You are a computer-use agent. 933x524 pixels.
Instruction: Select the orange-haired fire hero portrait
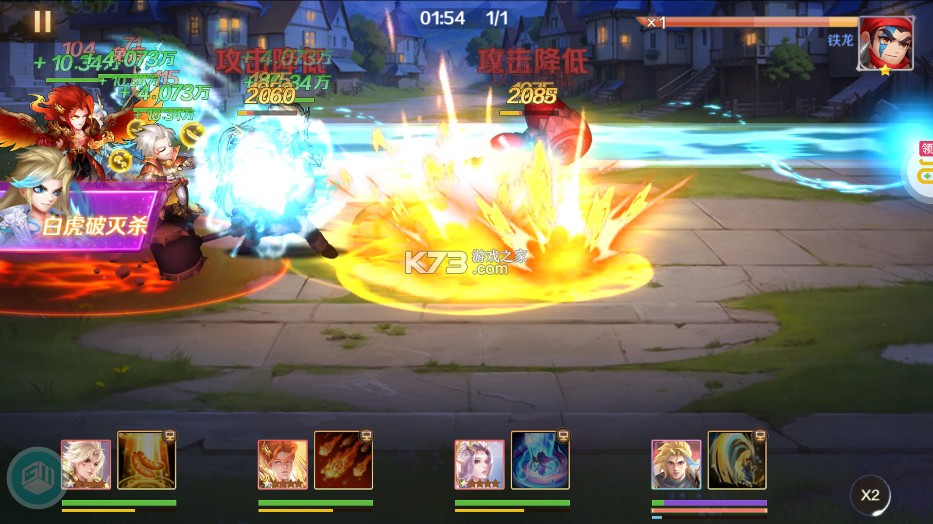(283, 464)
